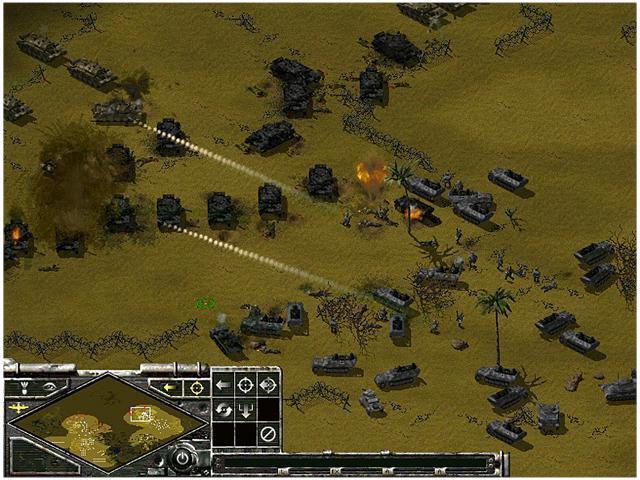This screenshot has width=640, height=480.
Task: Select the yellow airplane icon
Action: click(x=16, y=409)
